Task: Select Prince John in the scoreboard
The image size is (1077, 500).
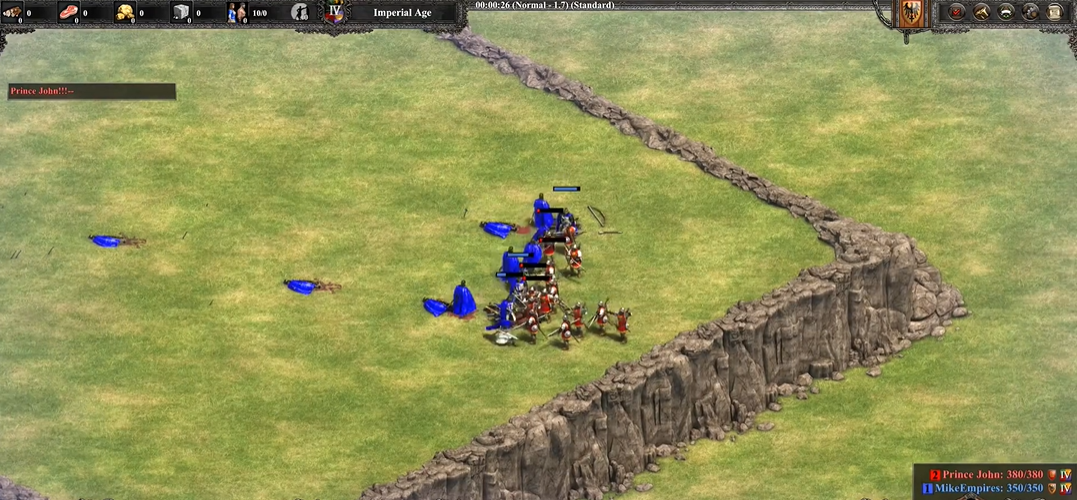Action: [x=992, y=474]
